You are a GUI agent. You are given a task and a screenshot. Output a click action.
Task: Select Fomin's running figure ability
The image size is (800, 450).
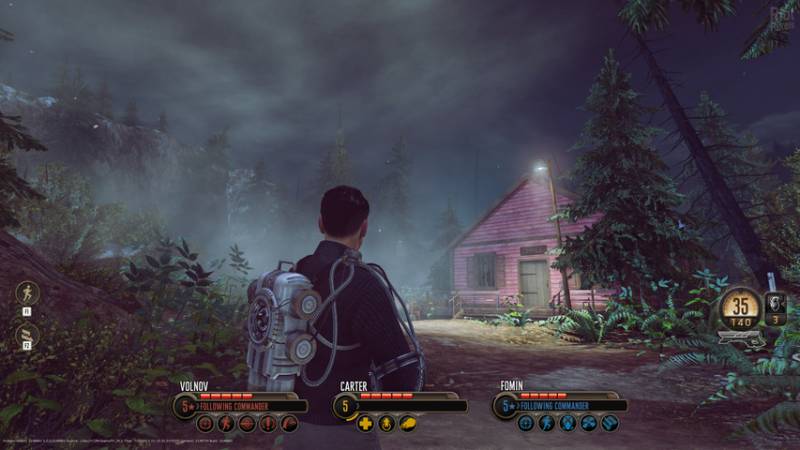tap(547, 423)
